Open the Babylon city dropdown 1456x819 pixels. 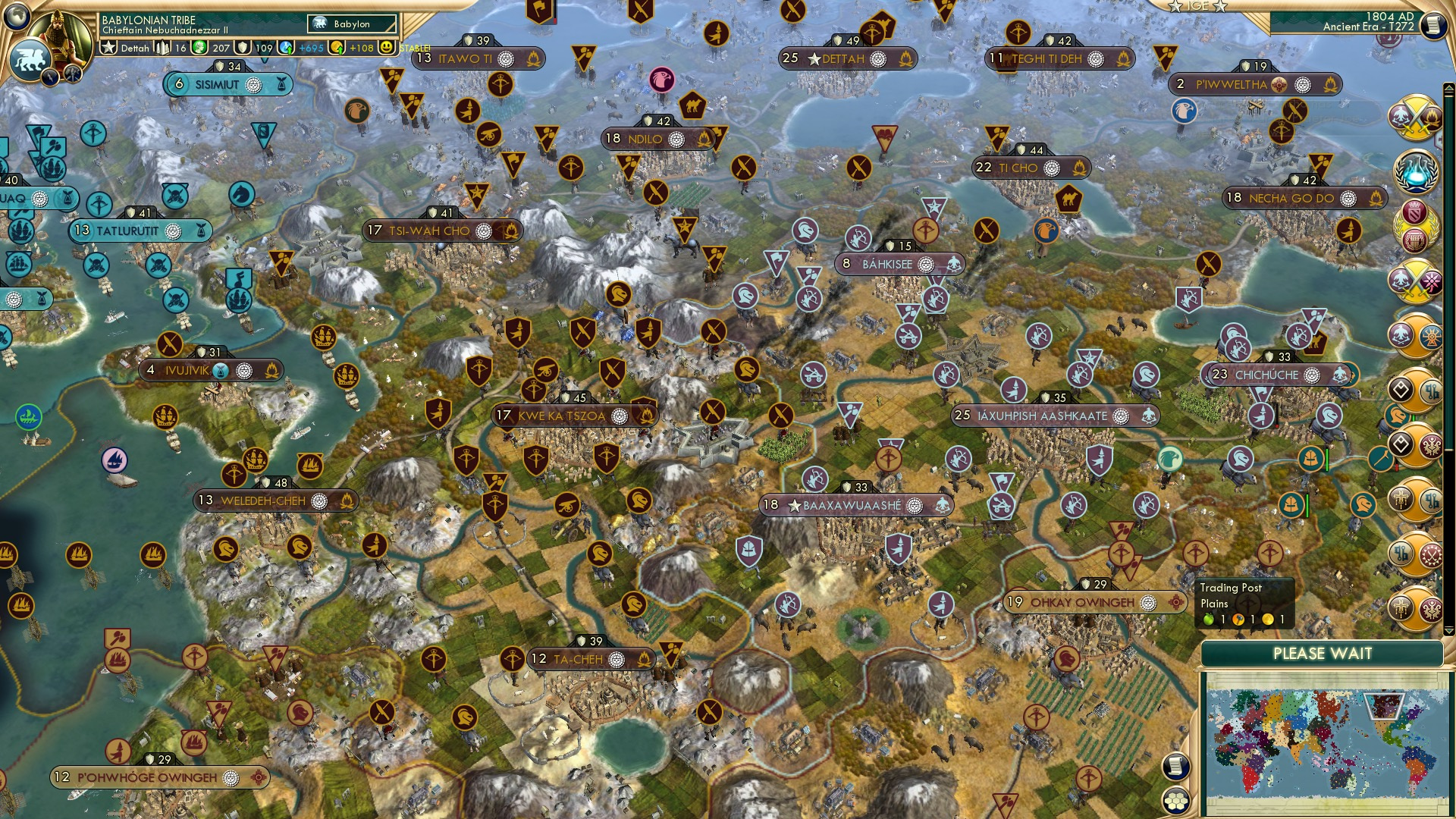(x=353, y=24)
